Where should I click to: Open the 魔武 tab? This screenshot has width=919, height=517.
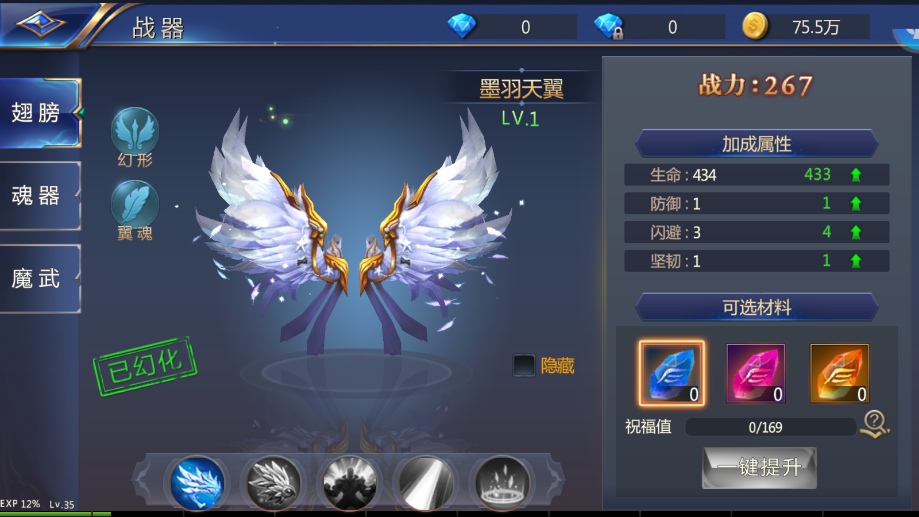click(x=38, y=278)
